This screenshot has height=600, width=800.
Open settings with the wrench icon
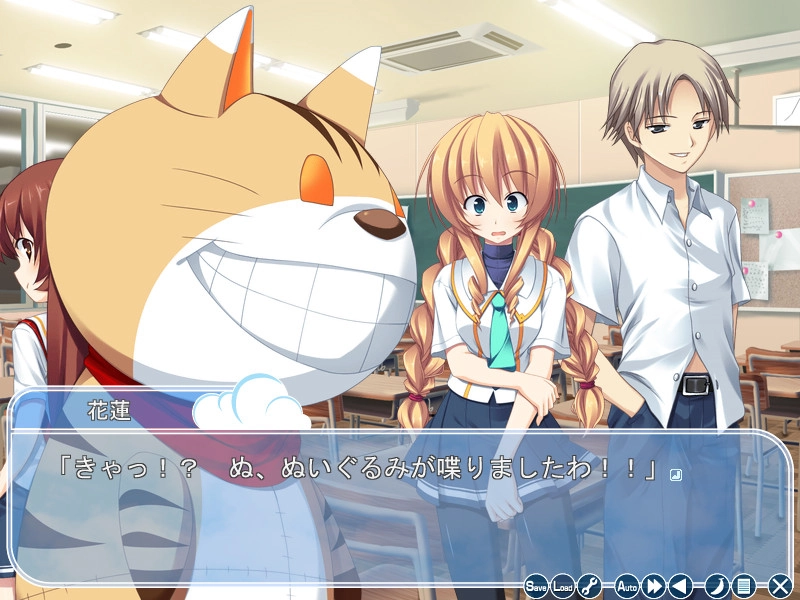590,586
